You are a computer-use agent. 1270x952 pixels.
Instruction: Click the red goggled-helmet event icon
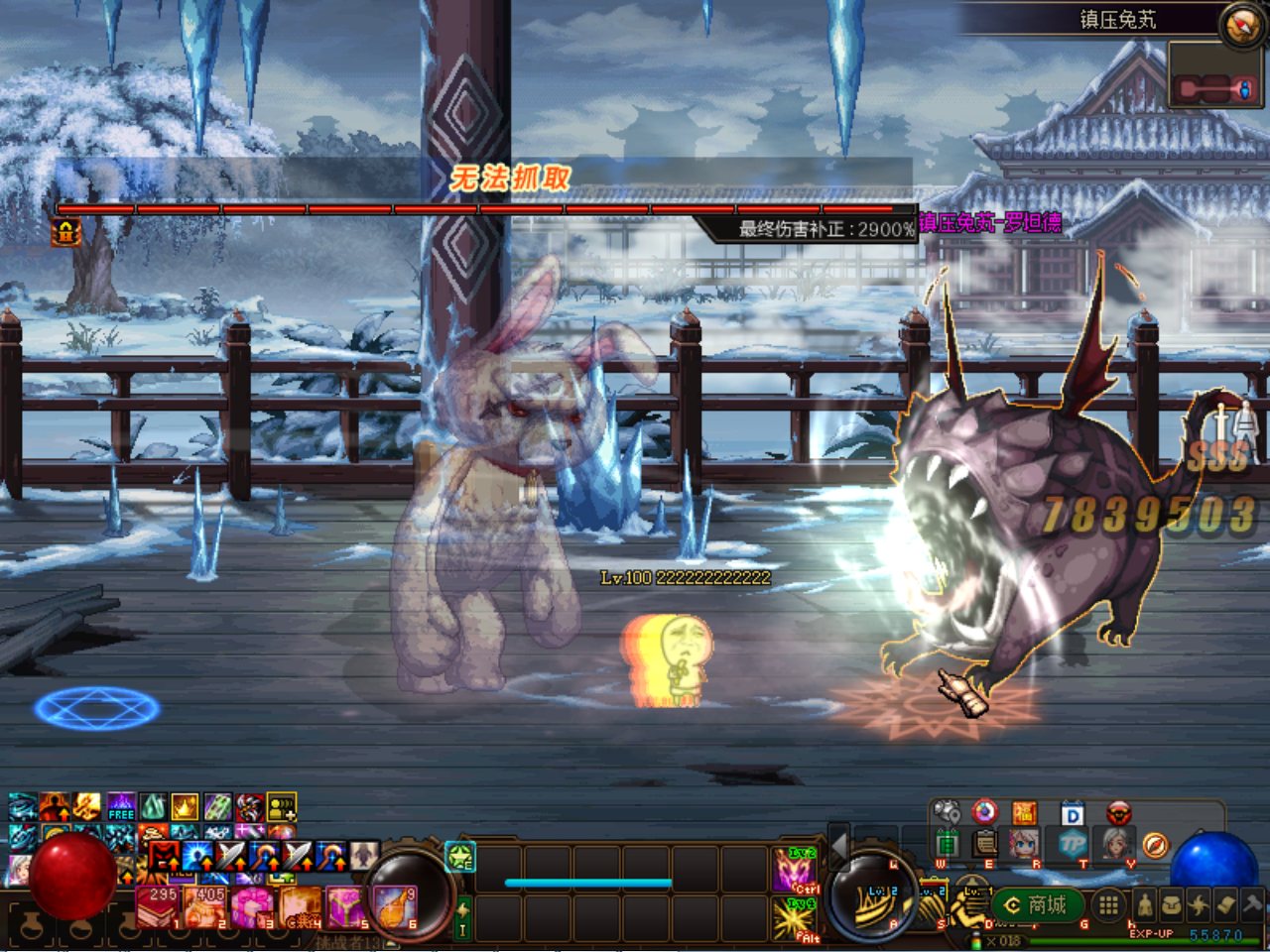(1119, 812)
